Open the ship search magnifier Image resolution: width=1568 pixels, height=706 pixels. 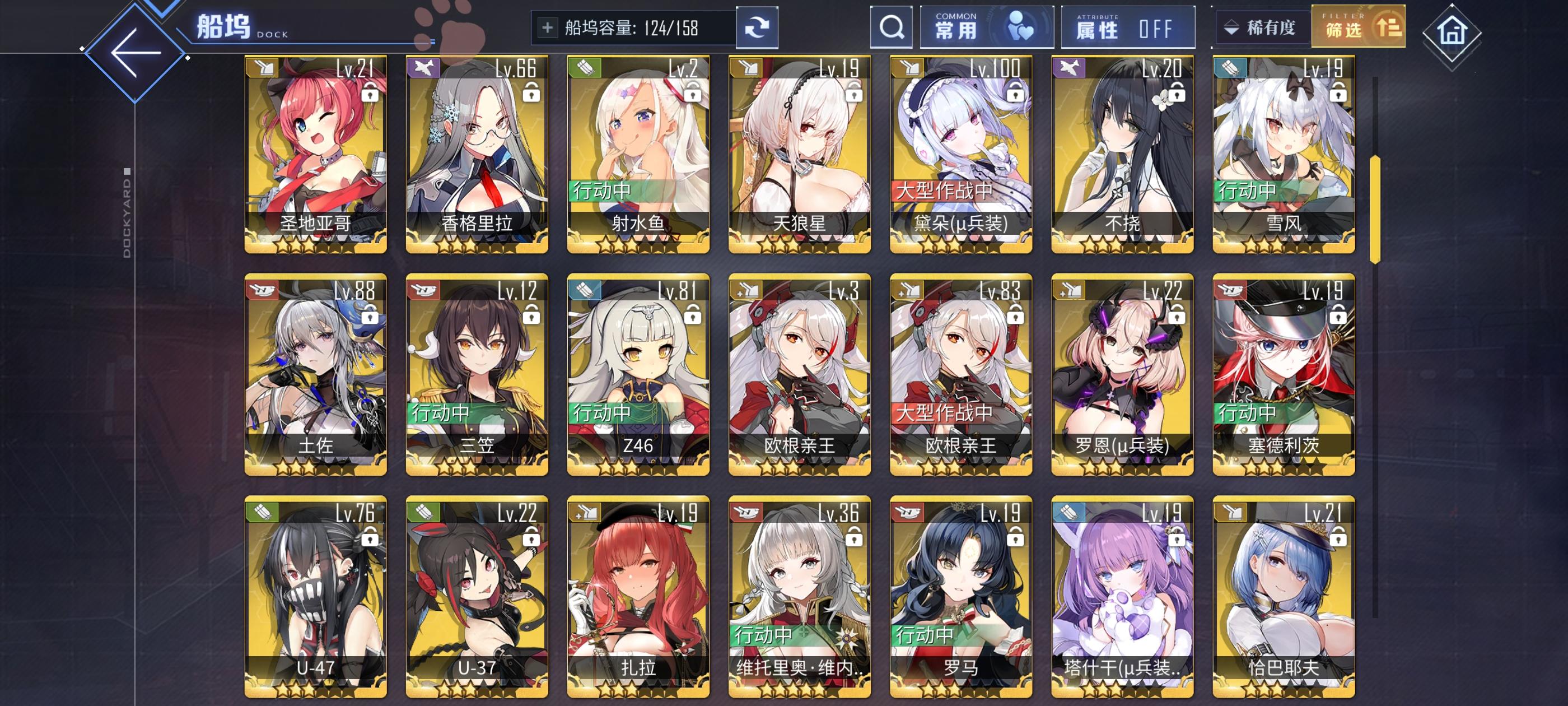point(892,27)
